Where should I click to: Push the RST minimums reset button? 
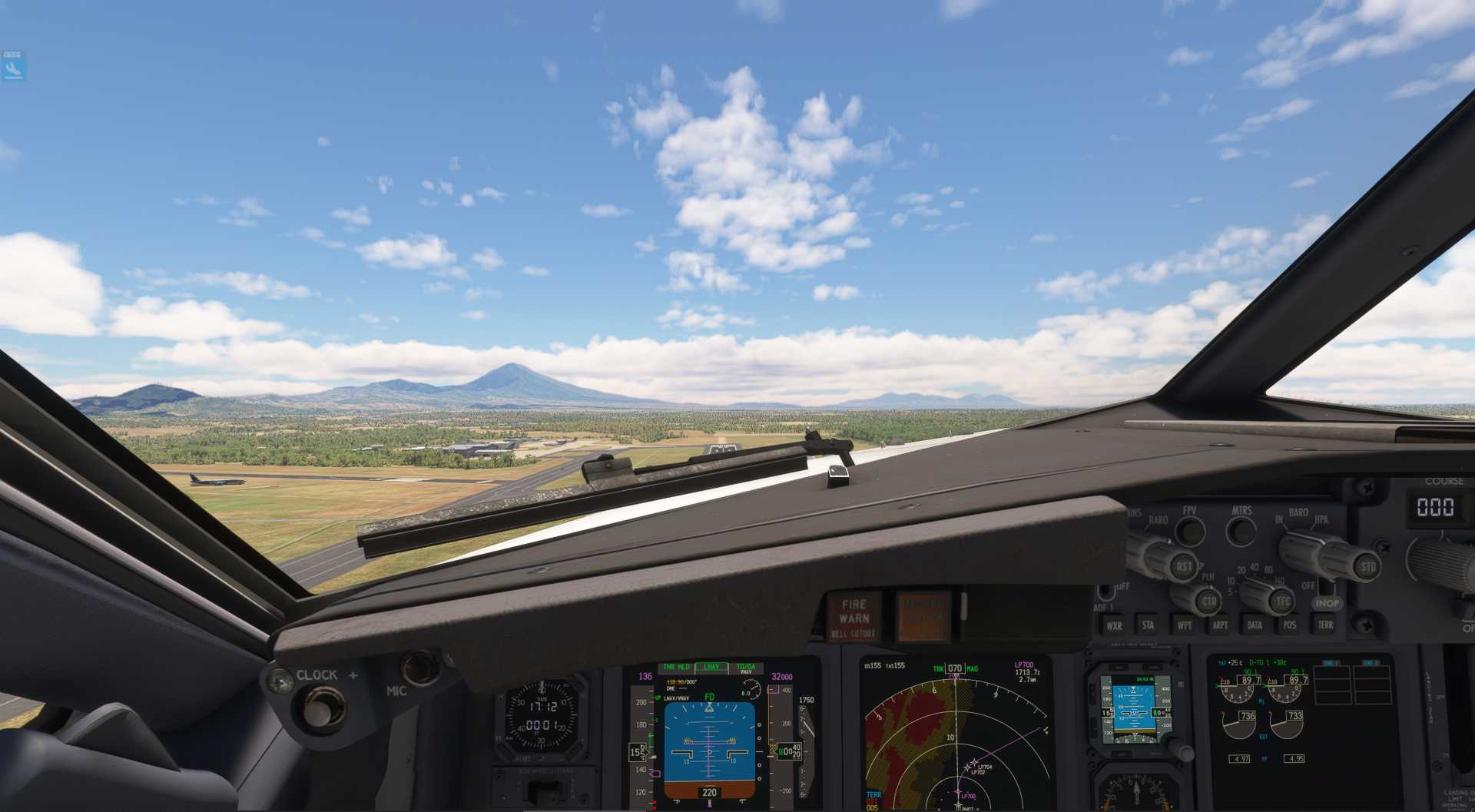point(1184,566)
